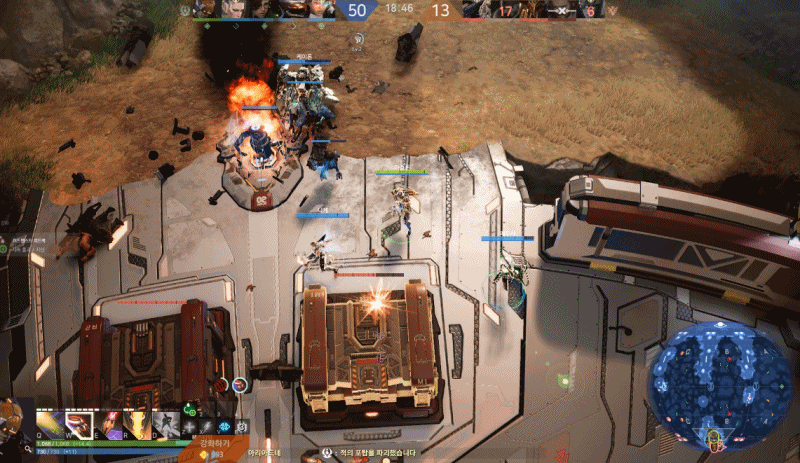This screenshot has width=800, height=463.
Task: Activate the D skill icon
Action: (x=166, y=424)
